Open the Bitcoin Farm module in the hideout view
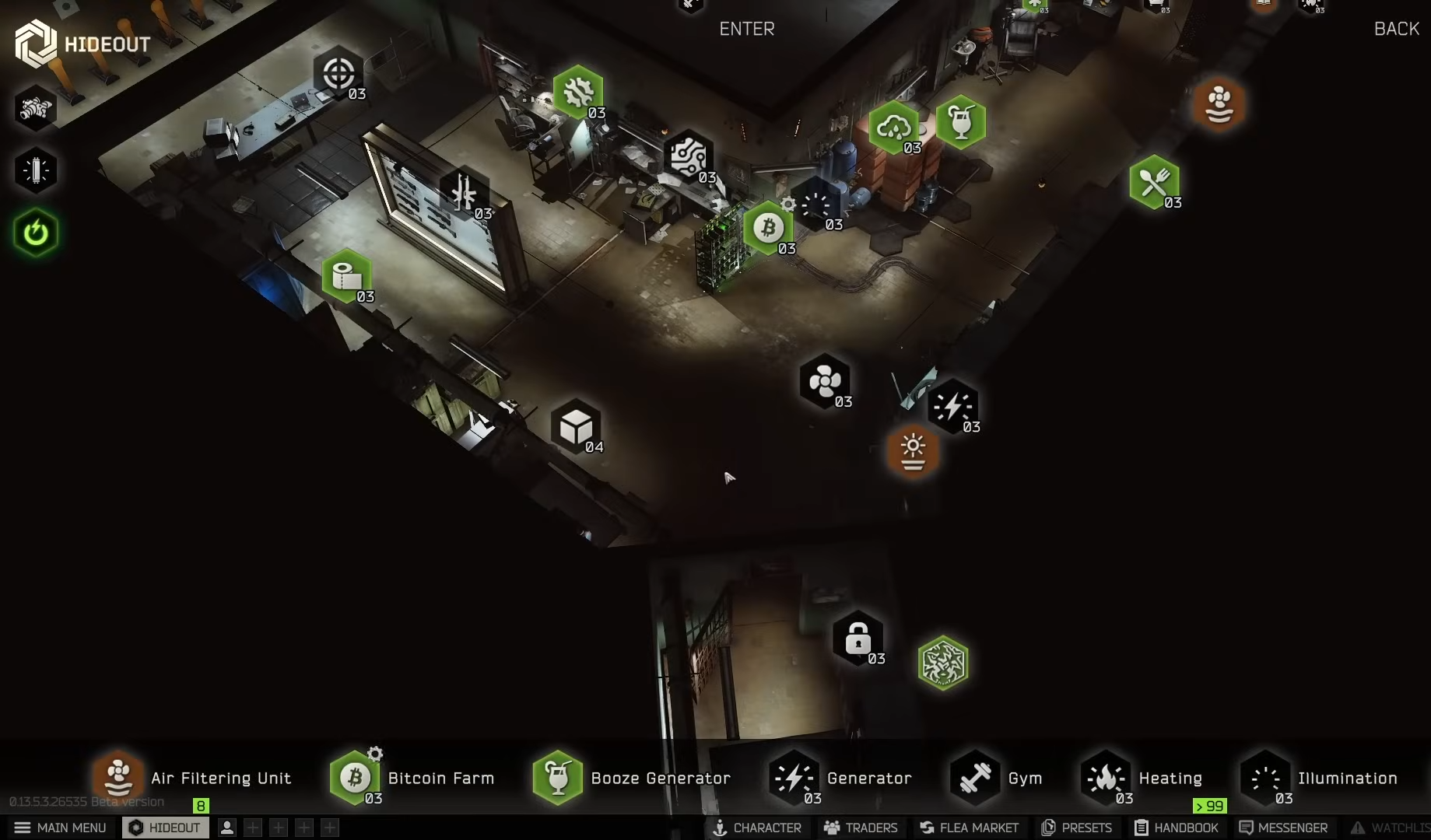Screen dimensions: 1431x840 click(769, 226)
